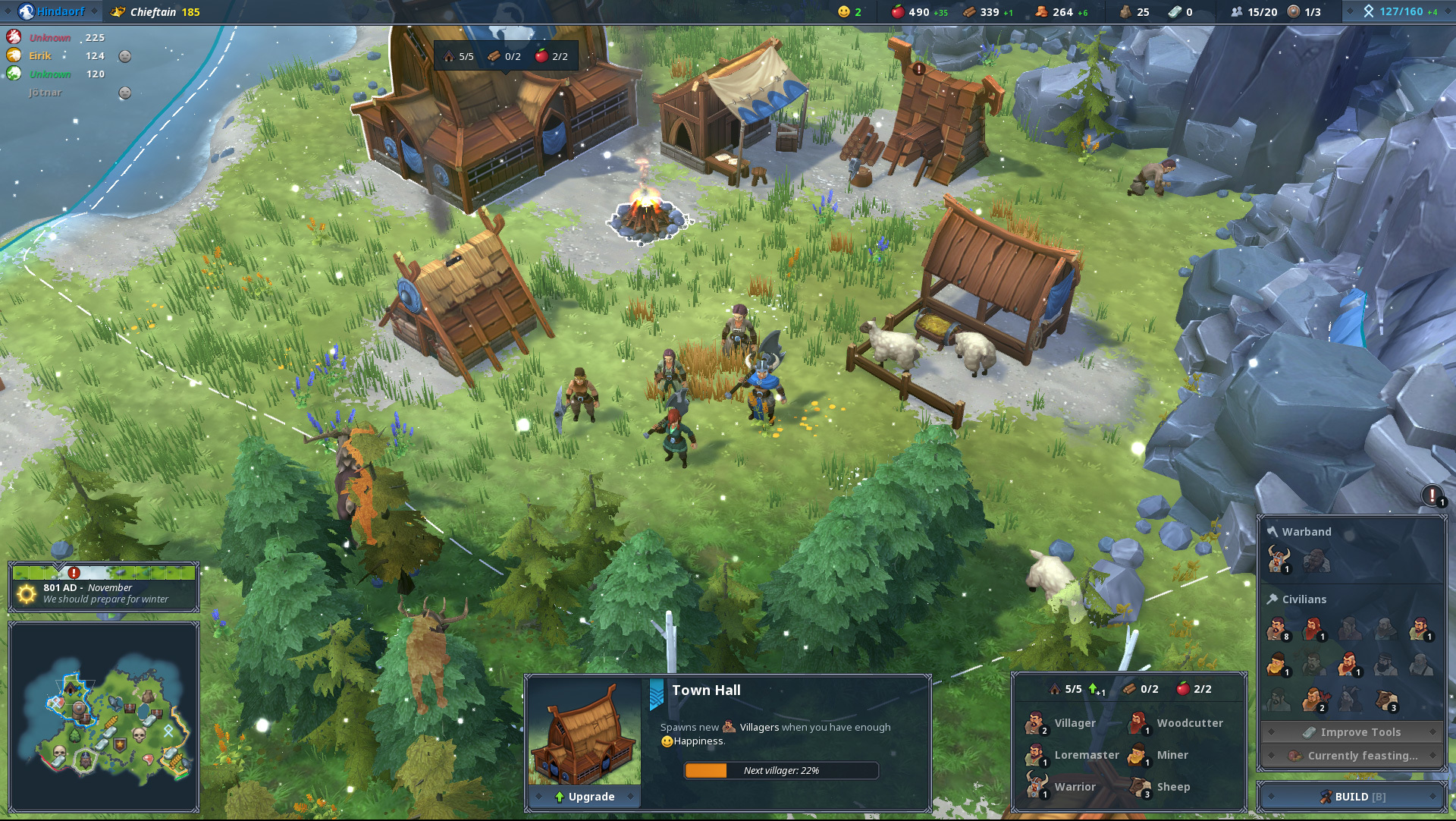This screenshot has width=1456, height=821.
Task: Select the Woodcutter entry in the unit list
Action: [1177, 724]
